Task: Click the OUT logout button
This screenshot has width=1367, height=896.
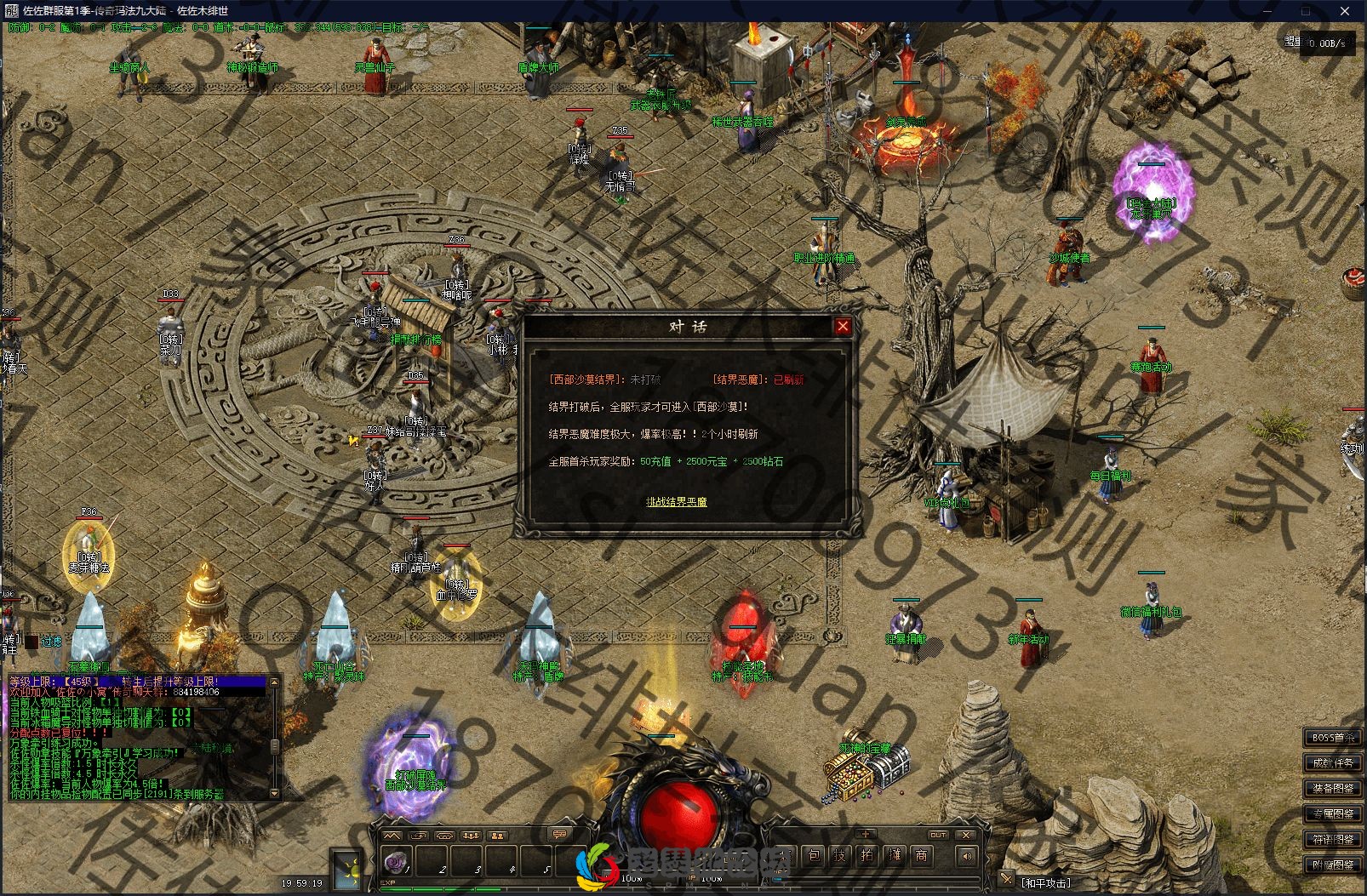Action: (x=938, y=835)
